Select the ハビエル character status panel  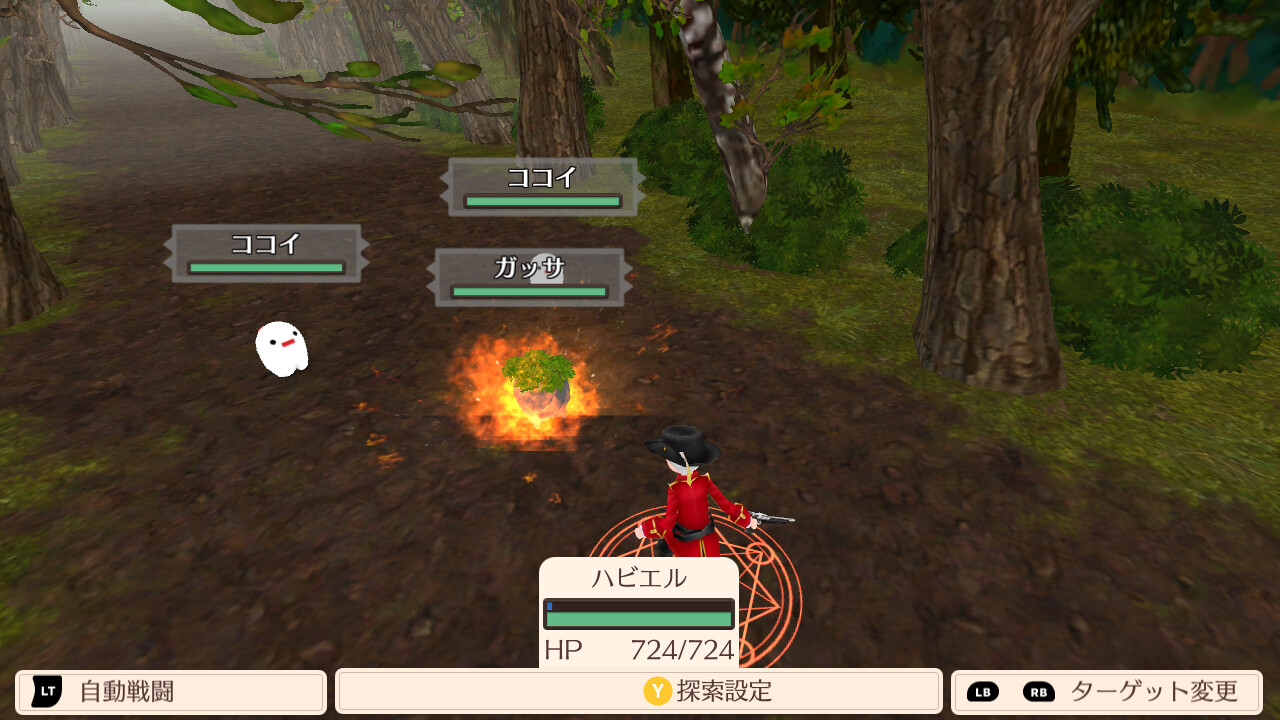tap(639, 612)
